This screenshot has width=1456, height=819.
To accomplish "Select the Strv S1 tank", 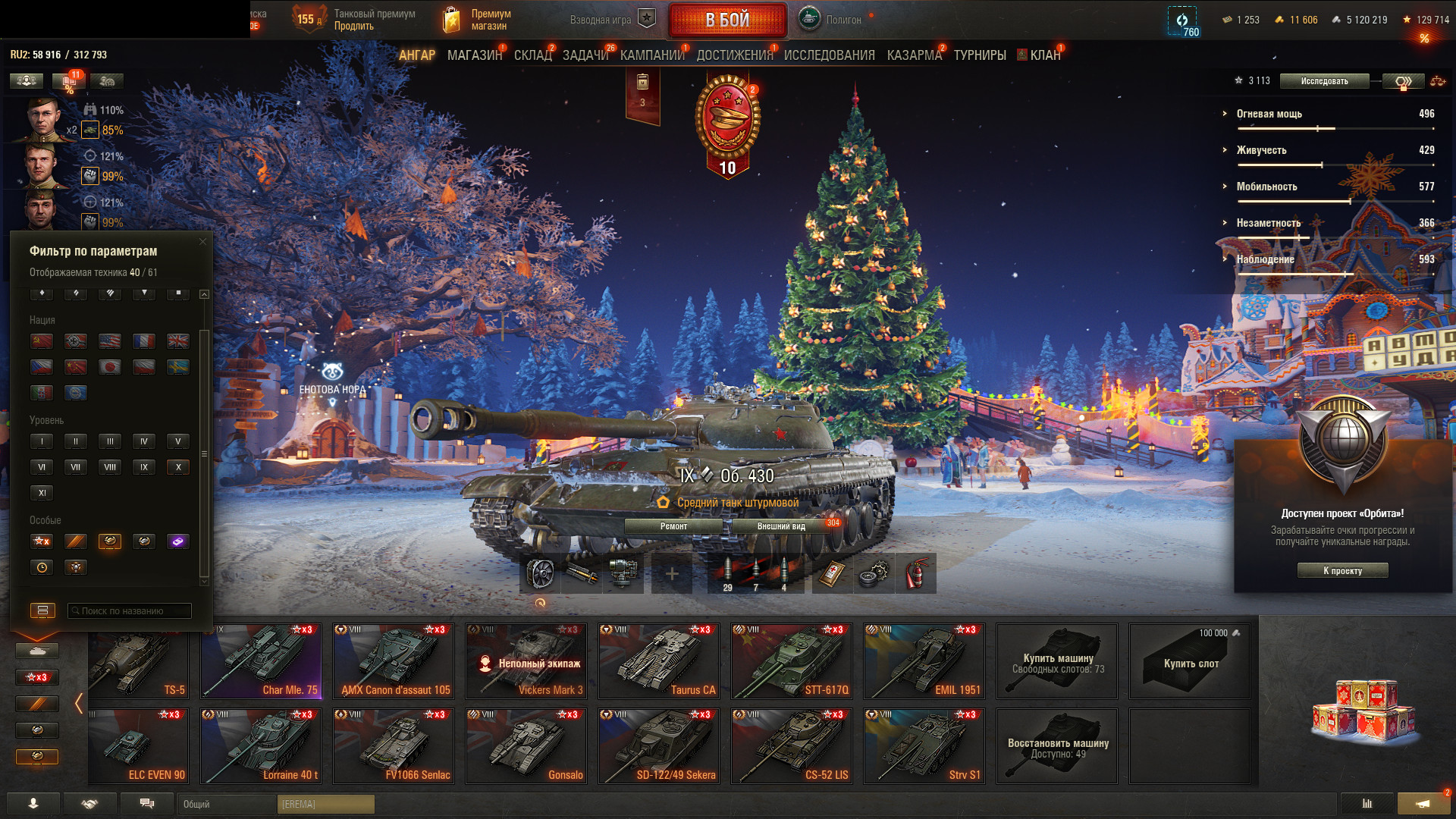I will [924, 745].
